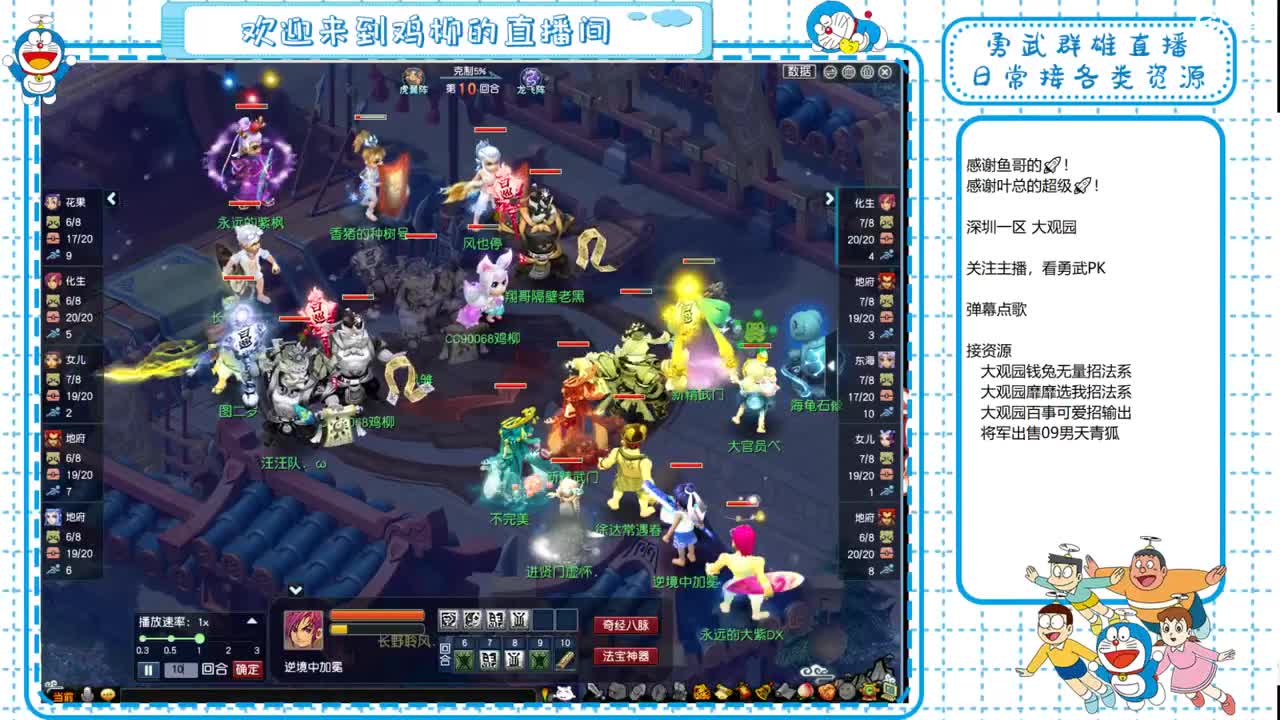Click the peach item icon in bottom tray
The image size is (1280, 720).
(807, 693)
